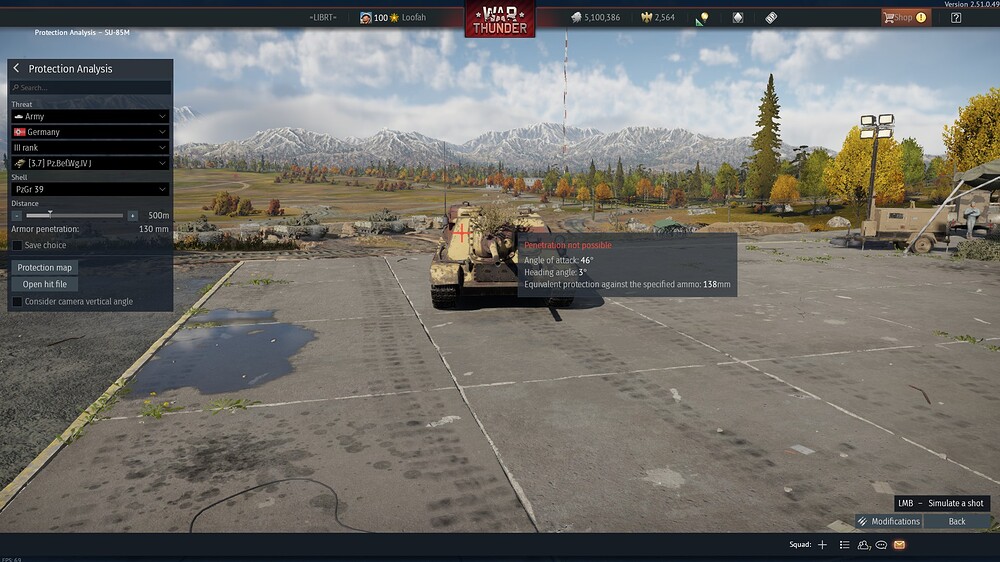Open the Modifications window
The width and height of the screenshot is (1000, 562).
[888, 521]
